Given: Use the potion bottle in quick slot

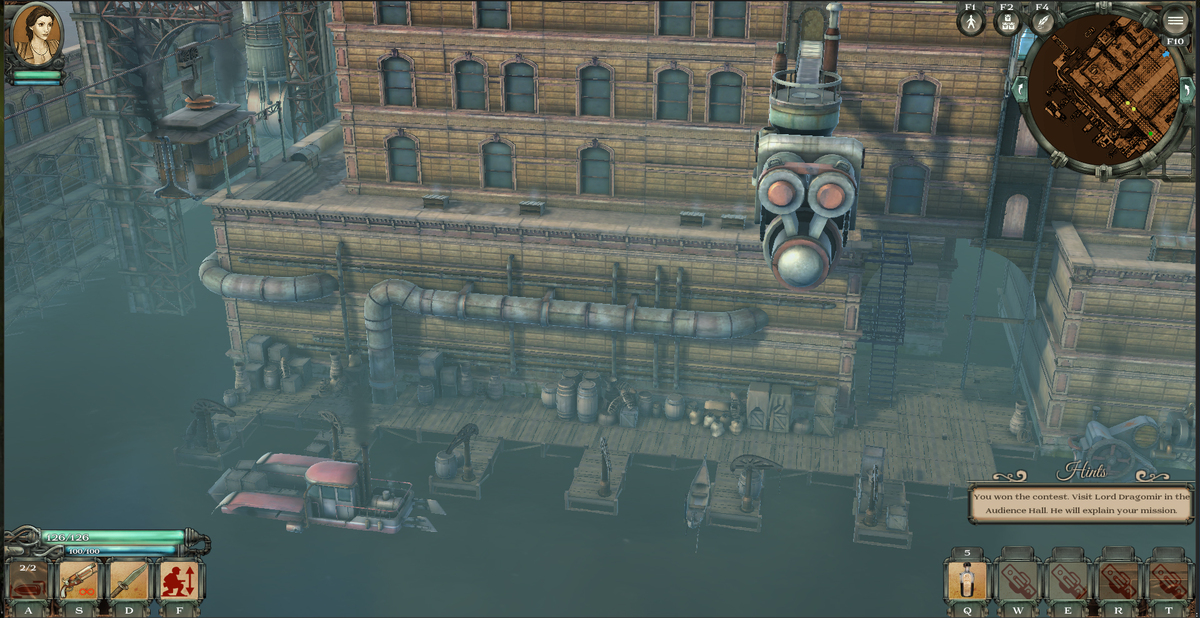Looking at the screenshot, I should click(967, 581).
